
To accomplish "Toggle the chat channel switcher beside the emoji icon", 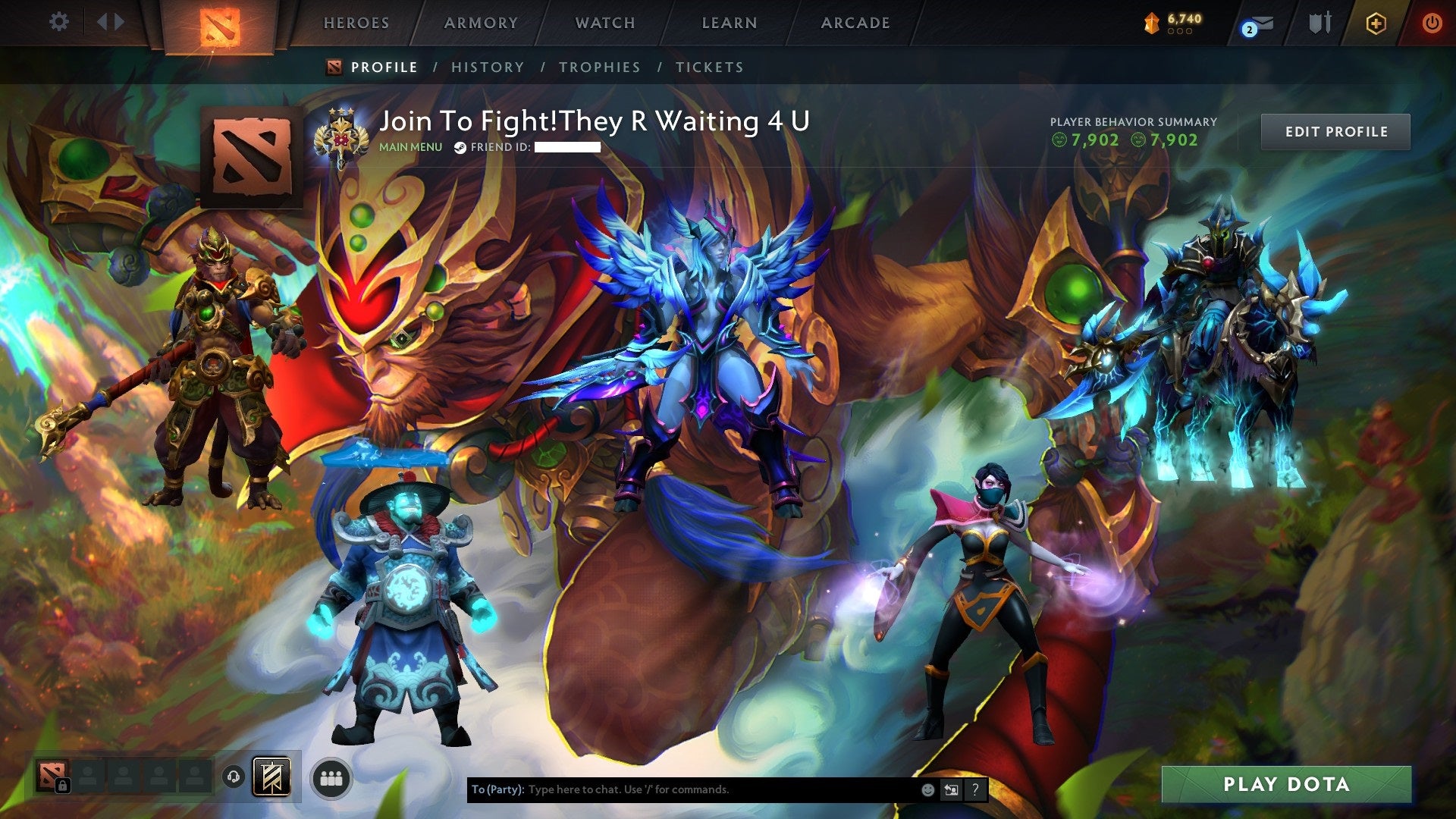I will coord(951,789).
